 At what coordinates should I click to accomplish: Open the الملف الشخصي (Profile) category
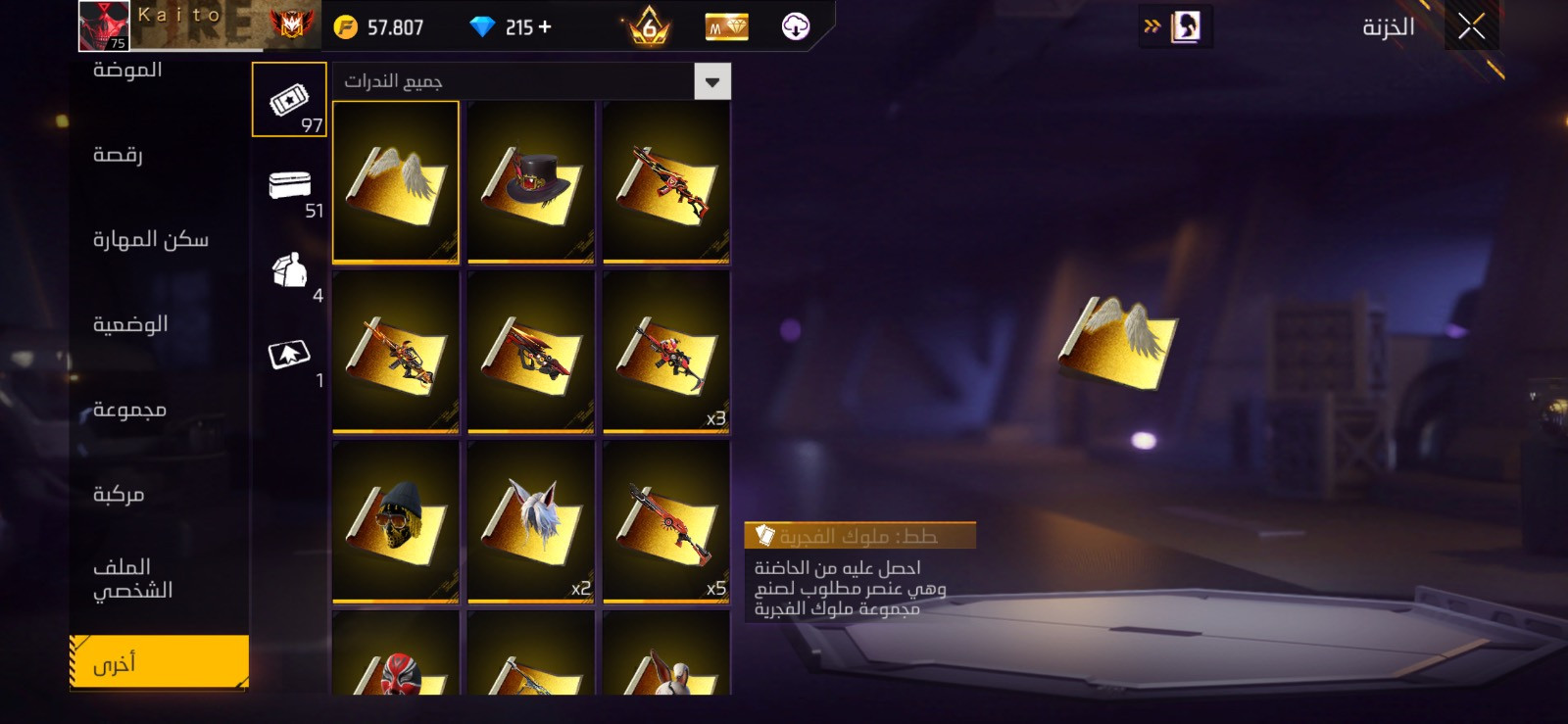coord(132,578)
